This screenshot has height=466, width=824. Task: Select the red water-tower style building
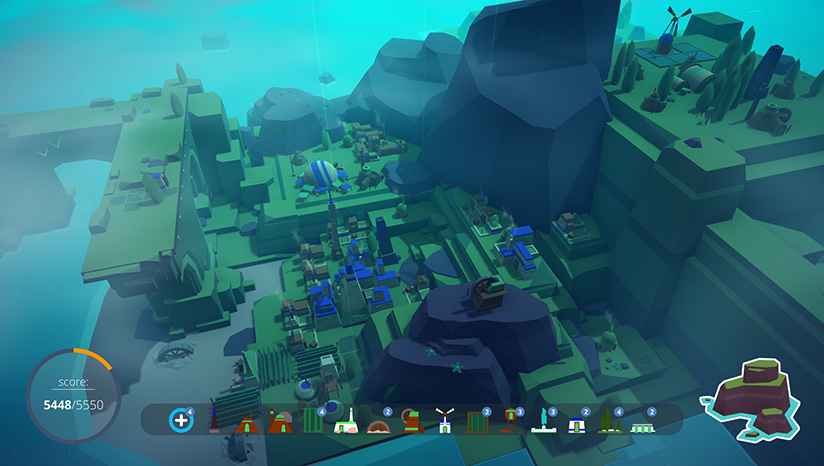(x=509, y=422)
